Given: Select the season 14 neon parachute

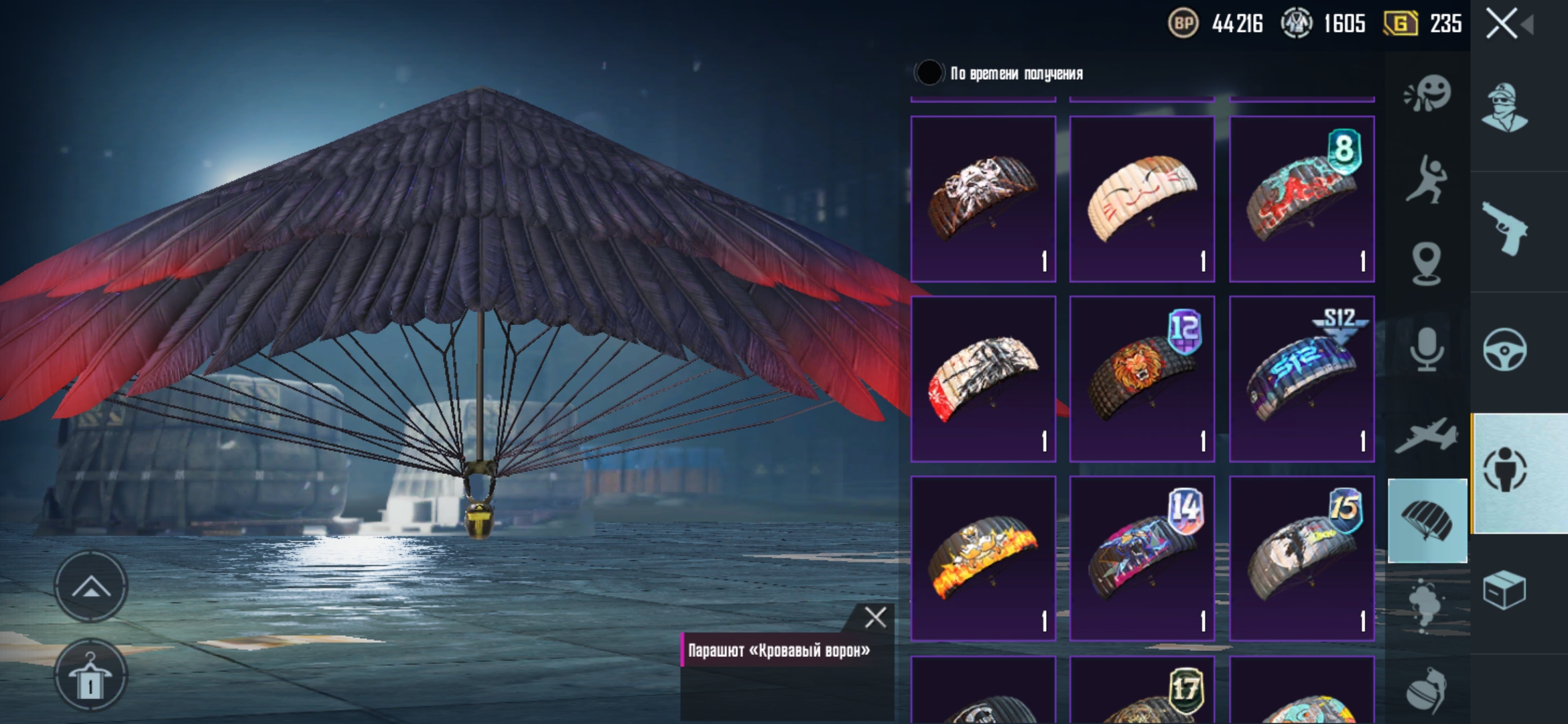Looking at the screenshot, I should (1142, 558).
